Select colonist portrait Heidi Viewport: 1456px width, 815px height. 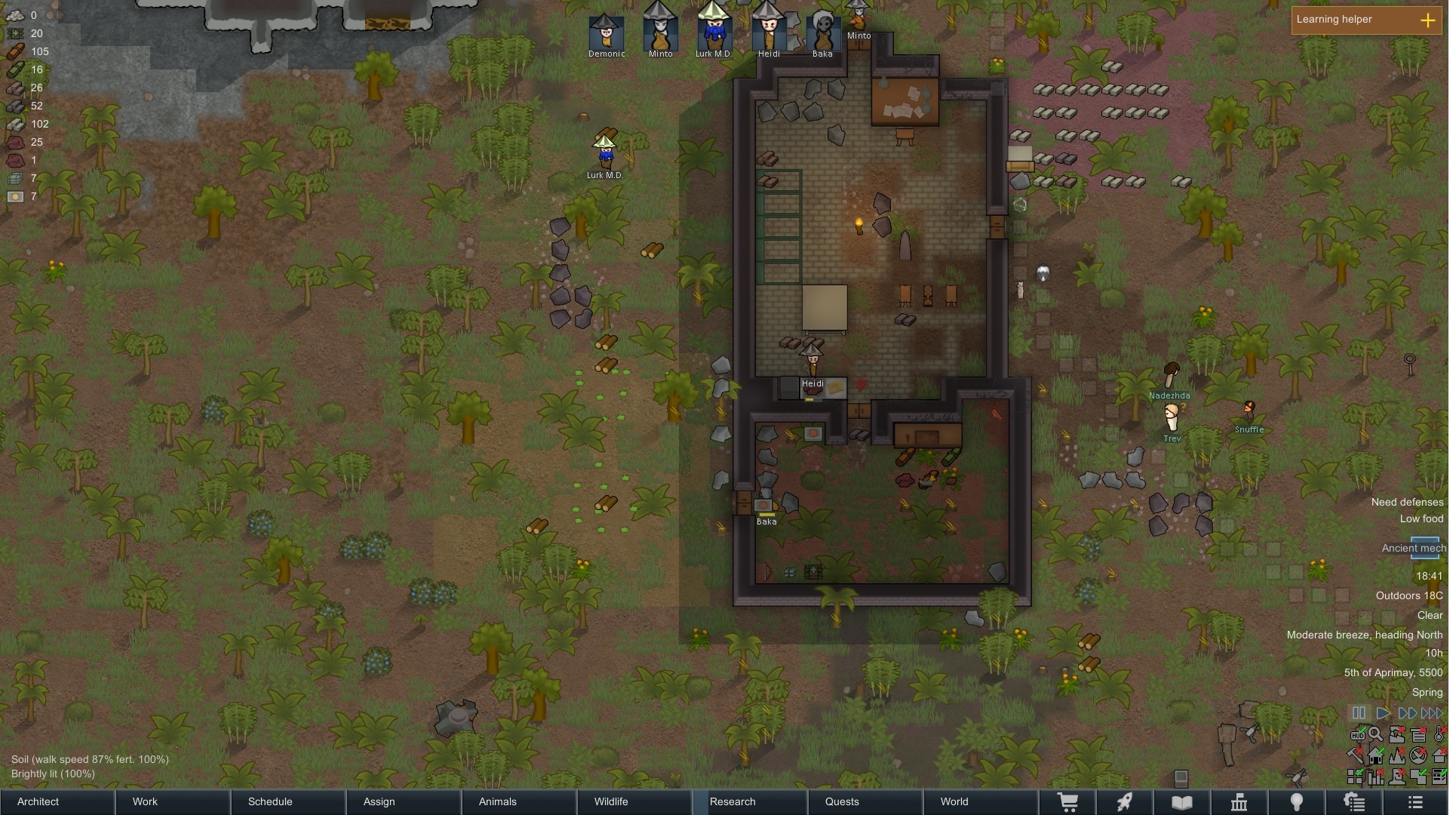(x=769, y=34)
